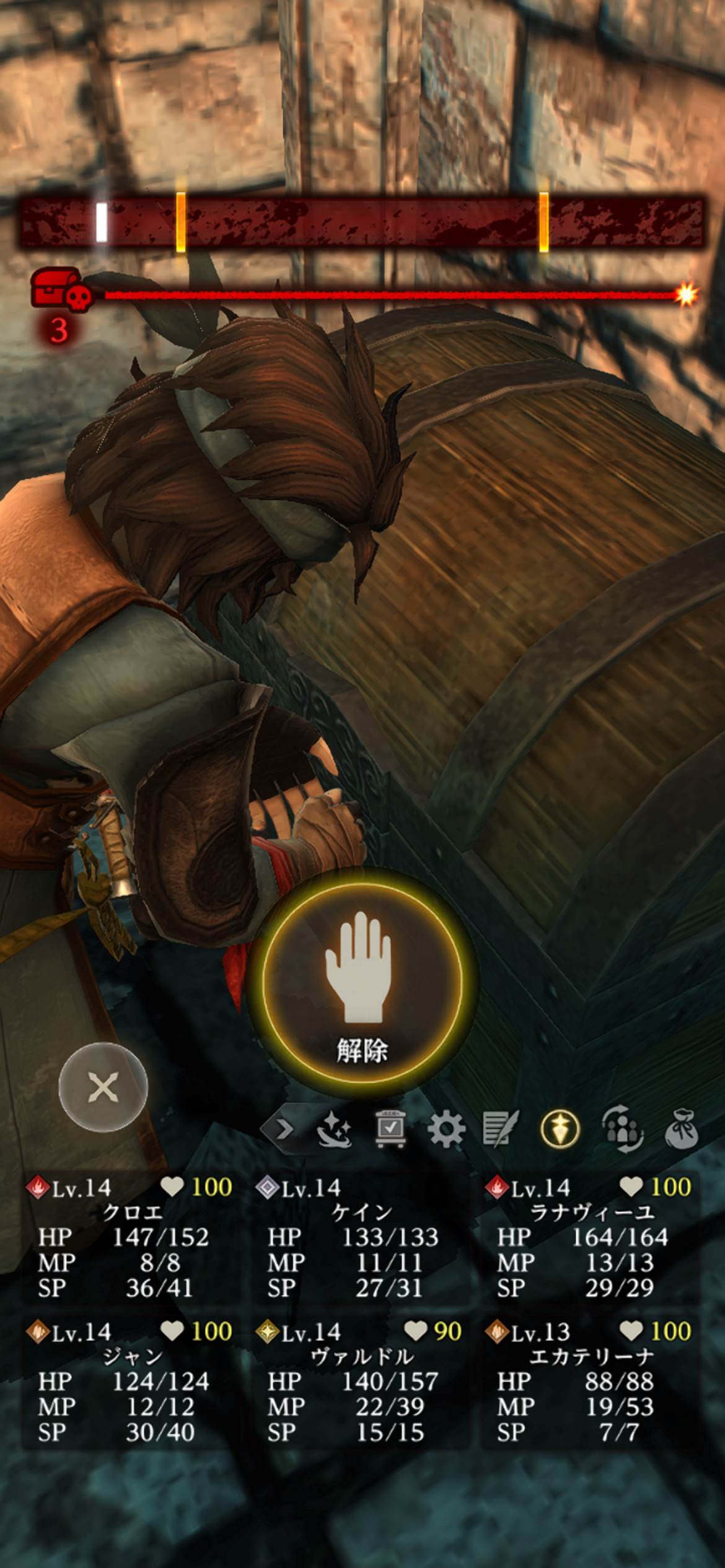Open the quill and paper journal
The image size is (725, 1568).
point(501,1130)
